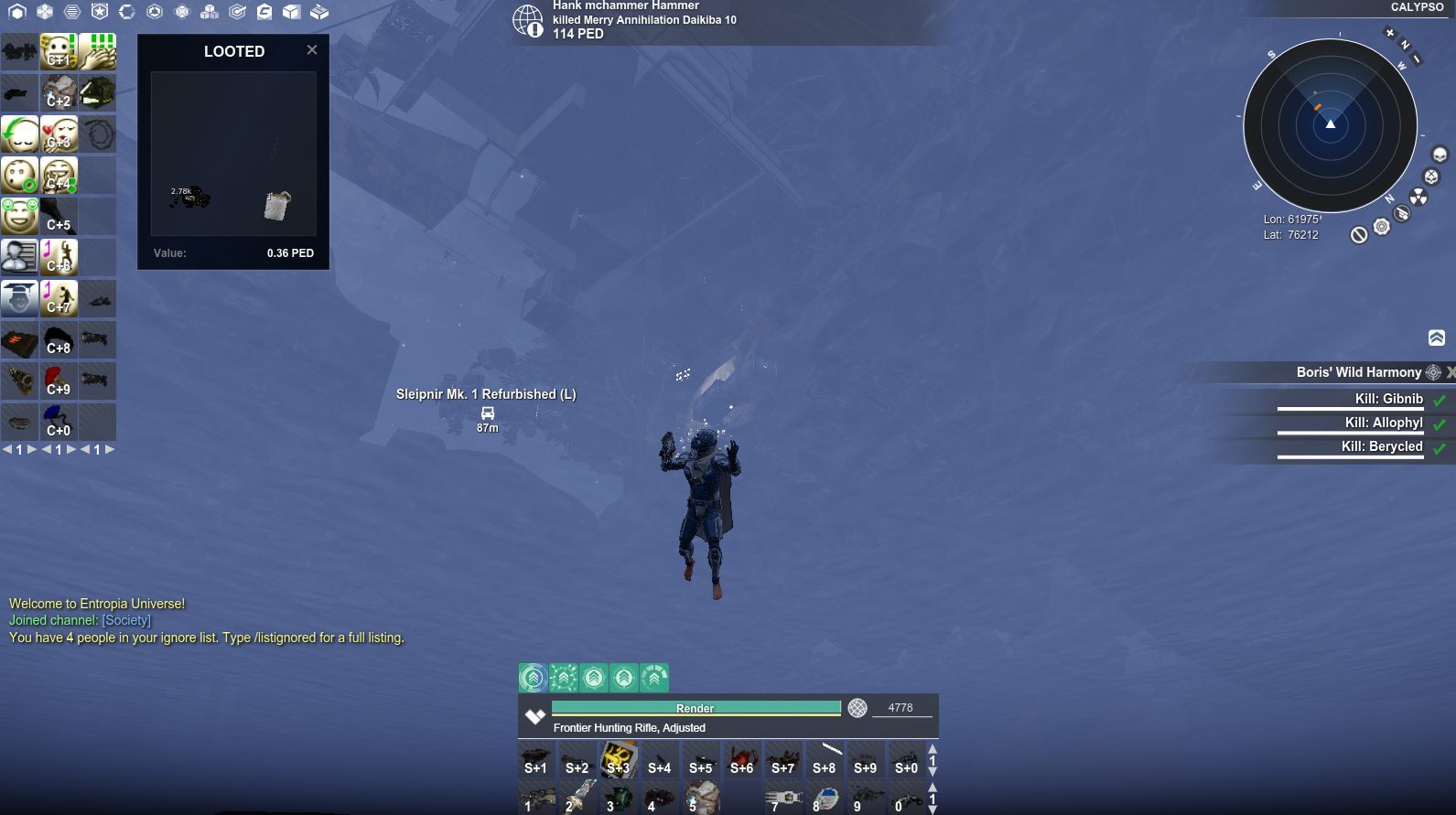Click the green checkmark beside Kill: Gibnib
Image resolution: width=1456 pixels, height=815 pixels.
coord(1440,399)
